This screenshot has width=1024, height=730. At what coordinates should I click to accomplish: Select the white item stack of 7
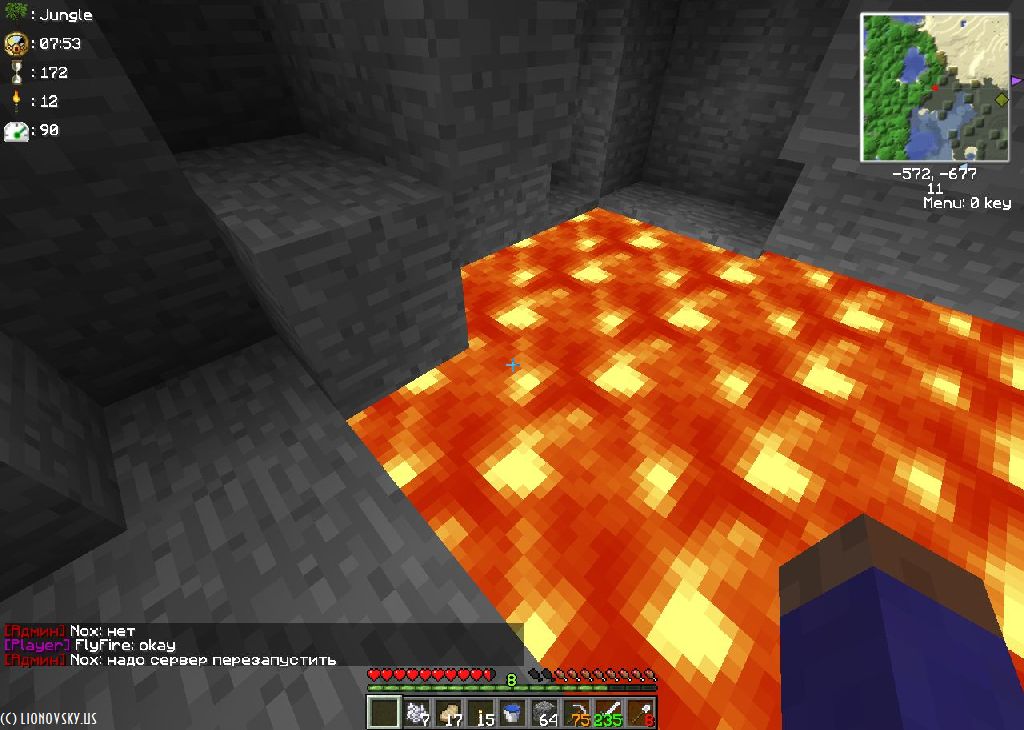(x=415, y=714)
